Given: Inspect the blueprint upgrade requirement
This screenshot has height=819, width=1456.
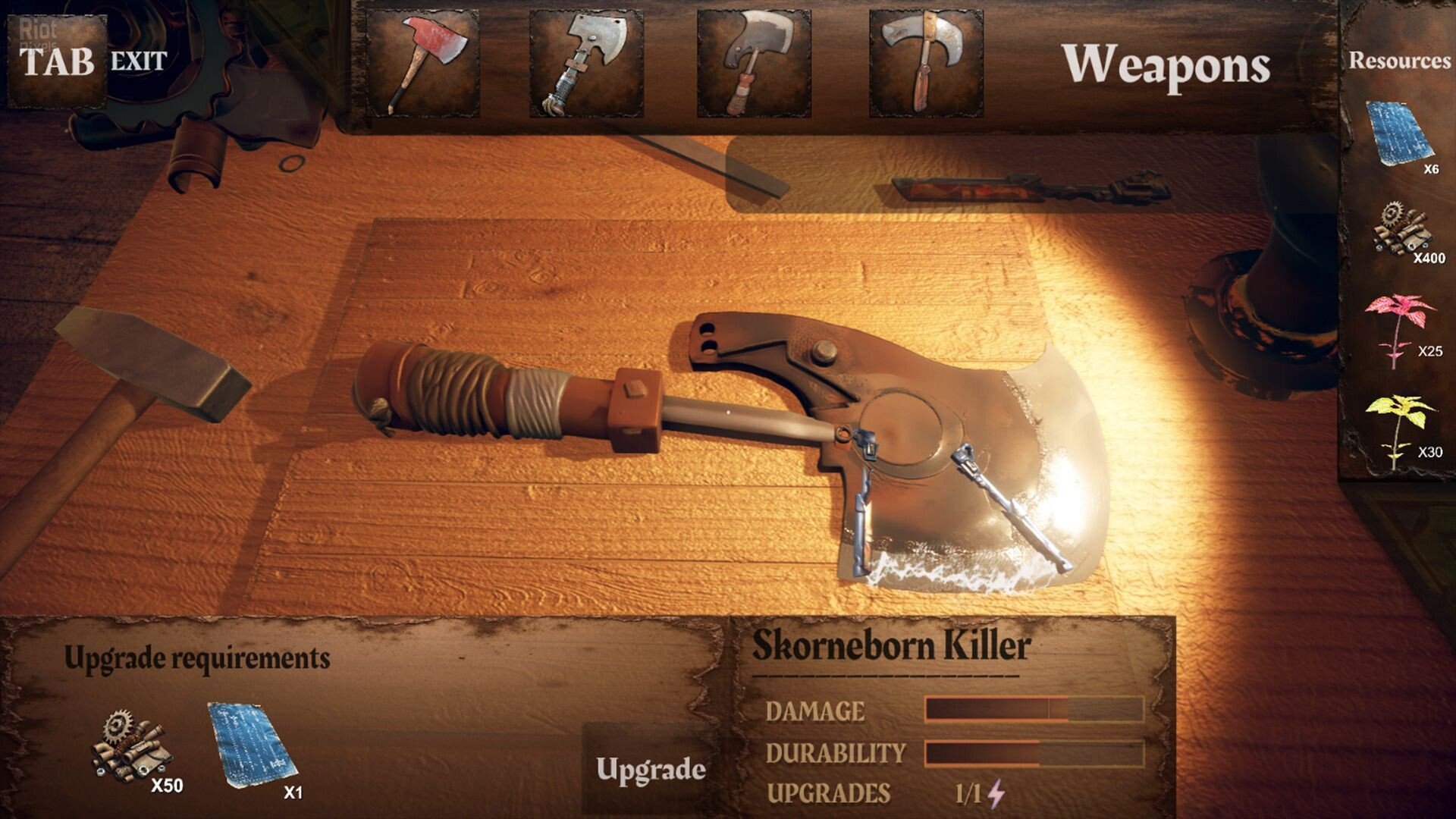Looking at the screenshot, I should [x=253, y=746].
